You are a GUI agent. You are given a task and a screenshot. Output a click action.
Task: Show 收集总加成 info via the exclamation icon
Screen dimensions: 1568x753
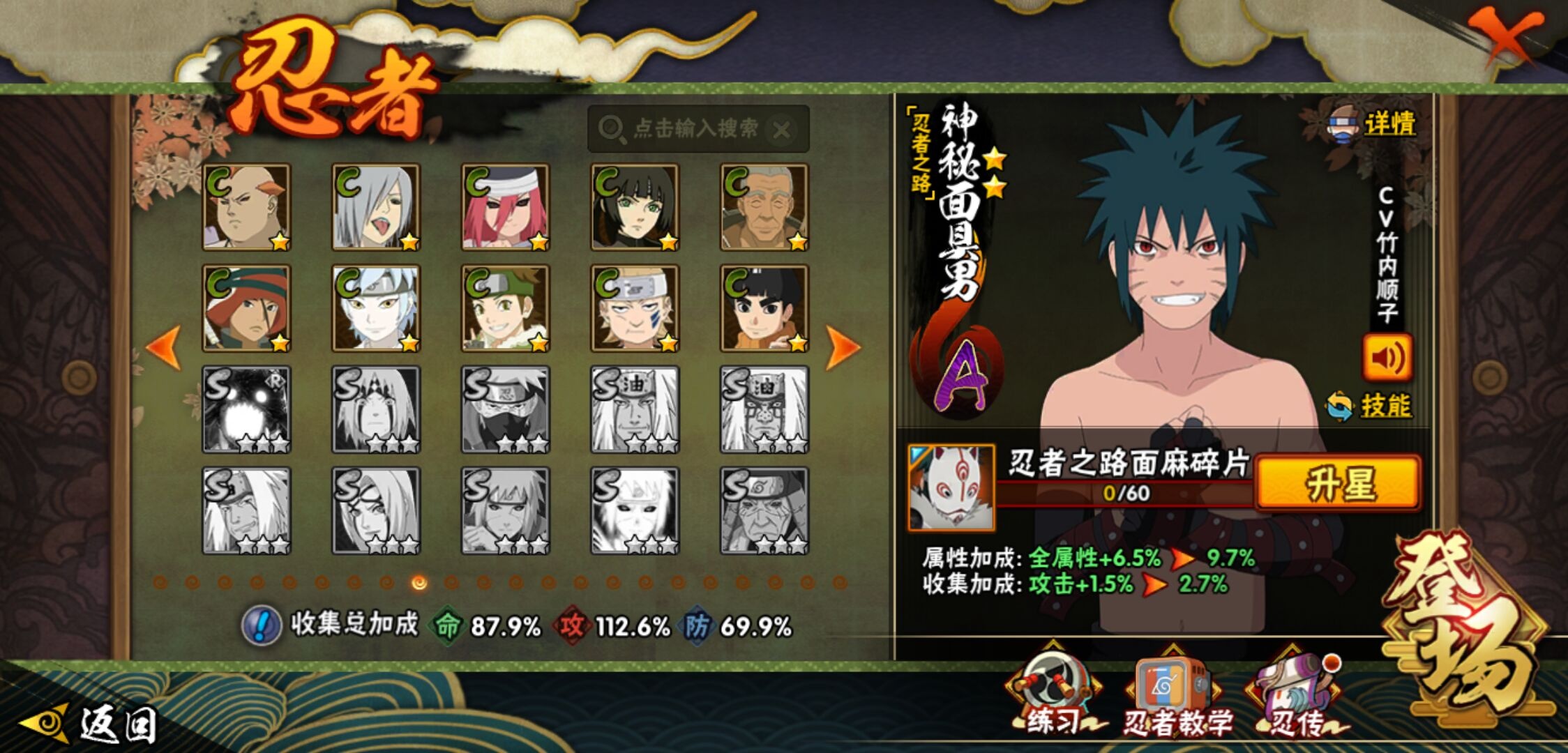pyautogui.click(x=261, y=625)
